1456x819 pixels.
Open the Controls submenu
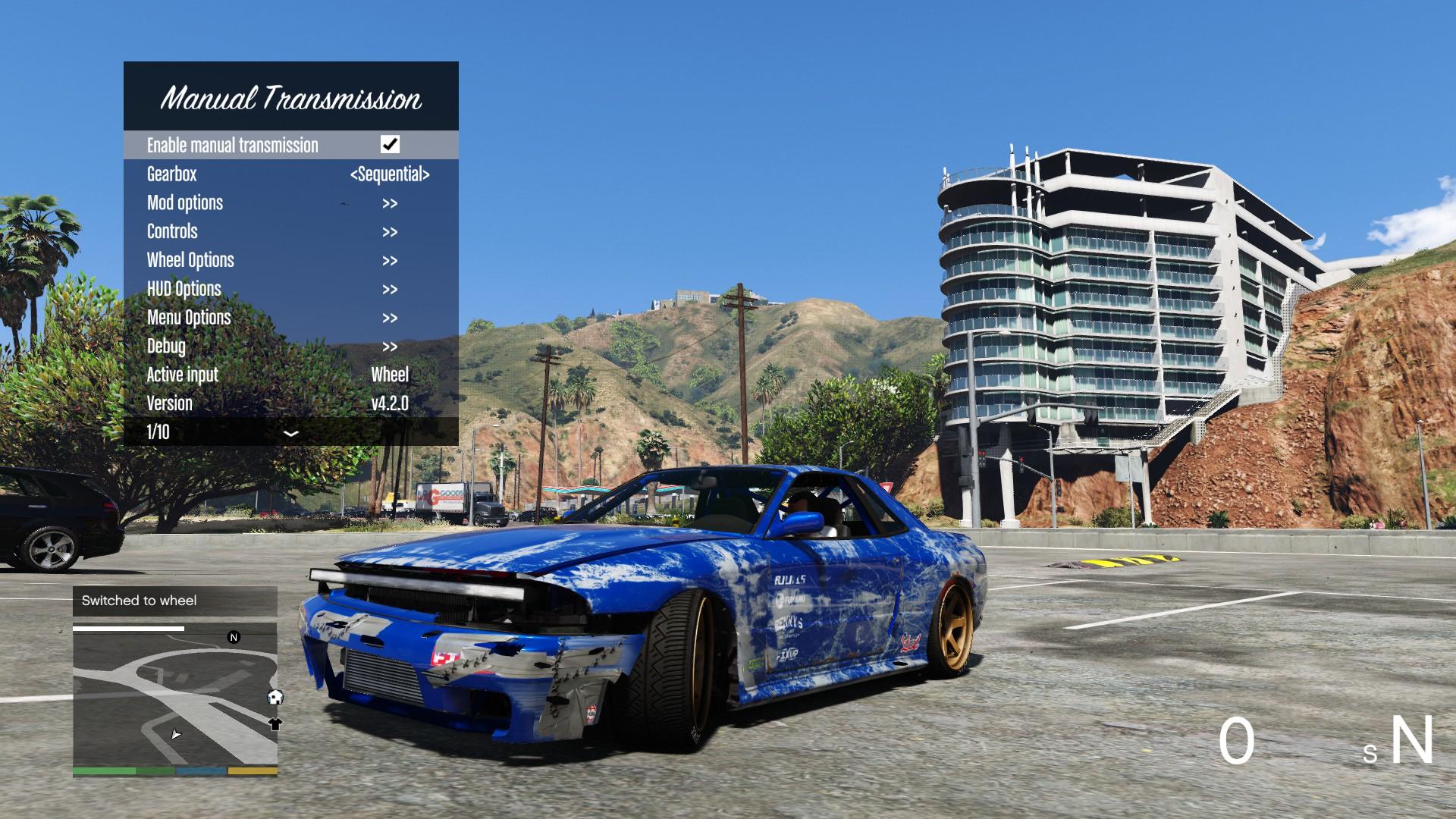coord(290,232)
